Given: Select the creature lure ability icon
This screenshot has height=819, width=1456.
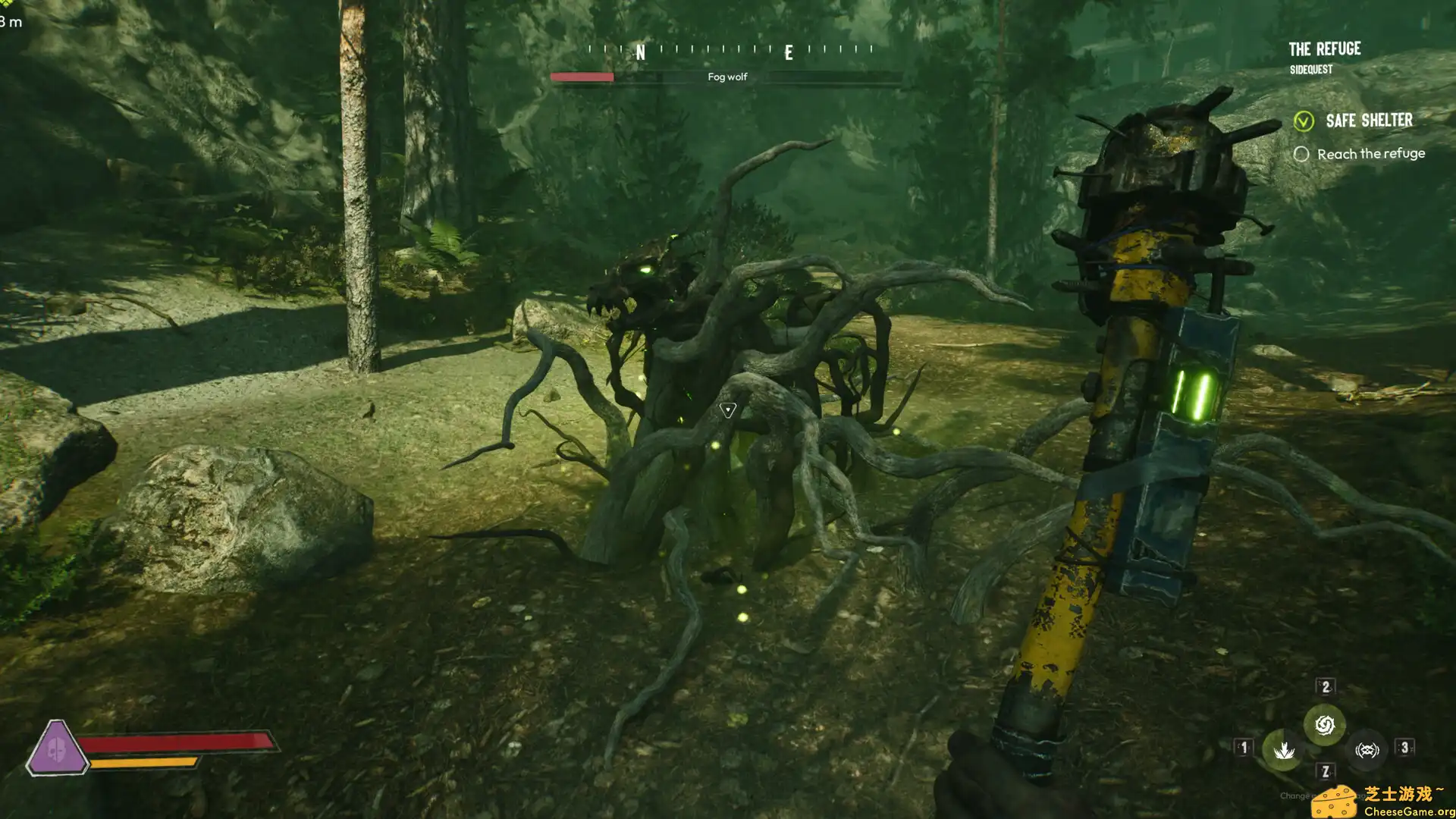Looking at the screenshot, I should pyautogui.click(x=1367, y=751).
